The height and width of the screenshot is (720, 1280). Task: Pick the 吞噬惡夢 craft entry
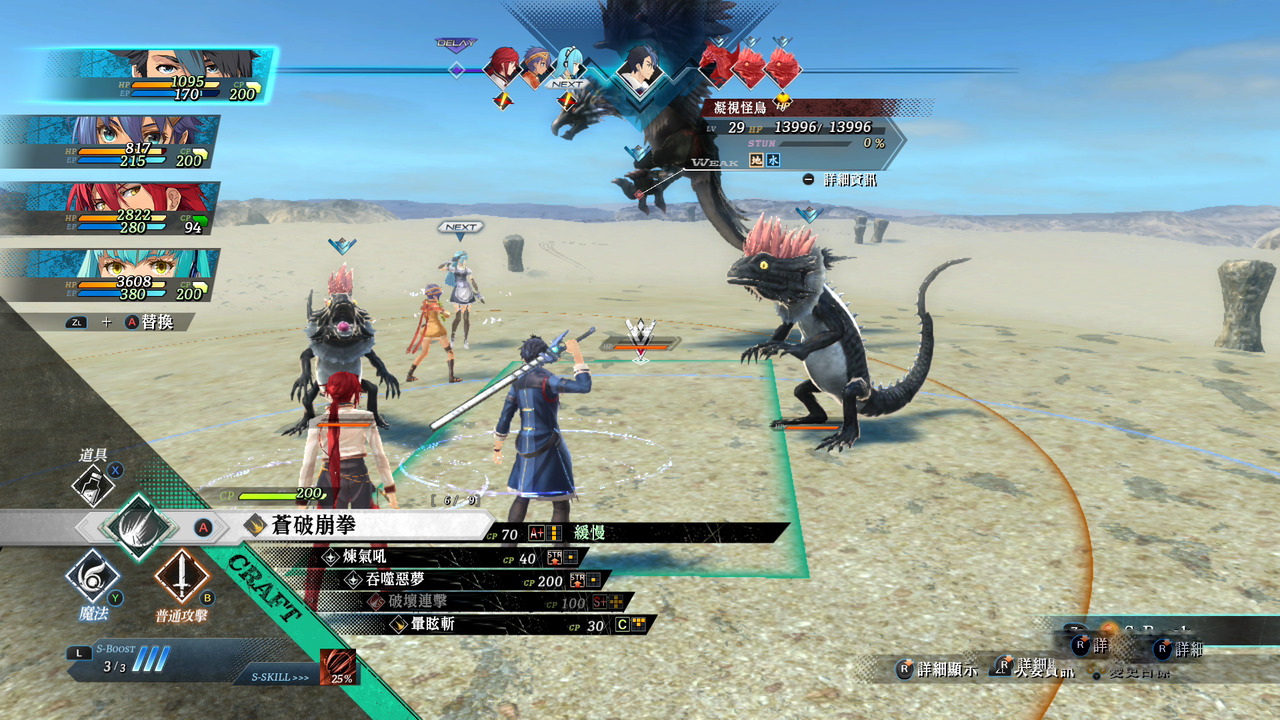click(x=392, y=579)
